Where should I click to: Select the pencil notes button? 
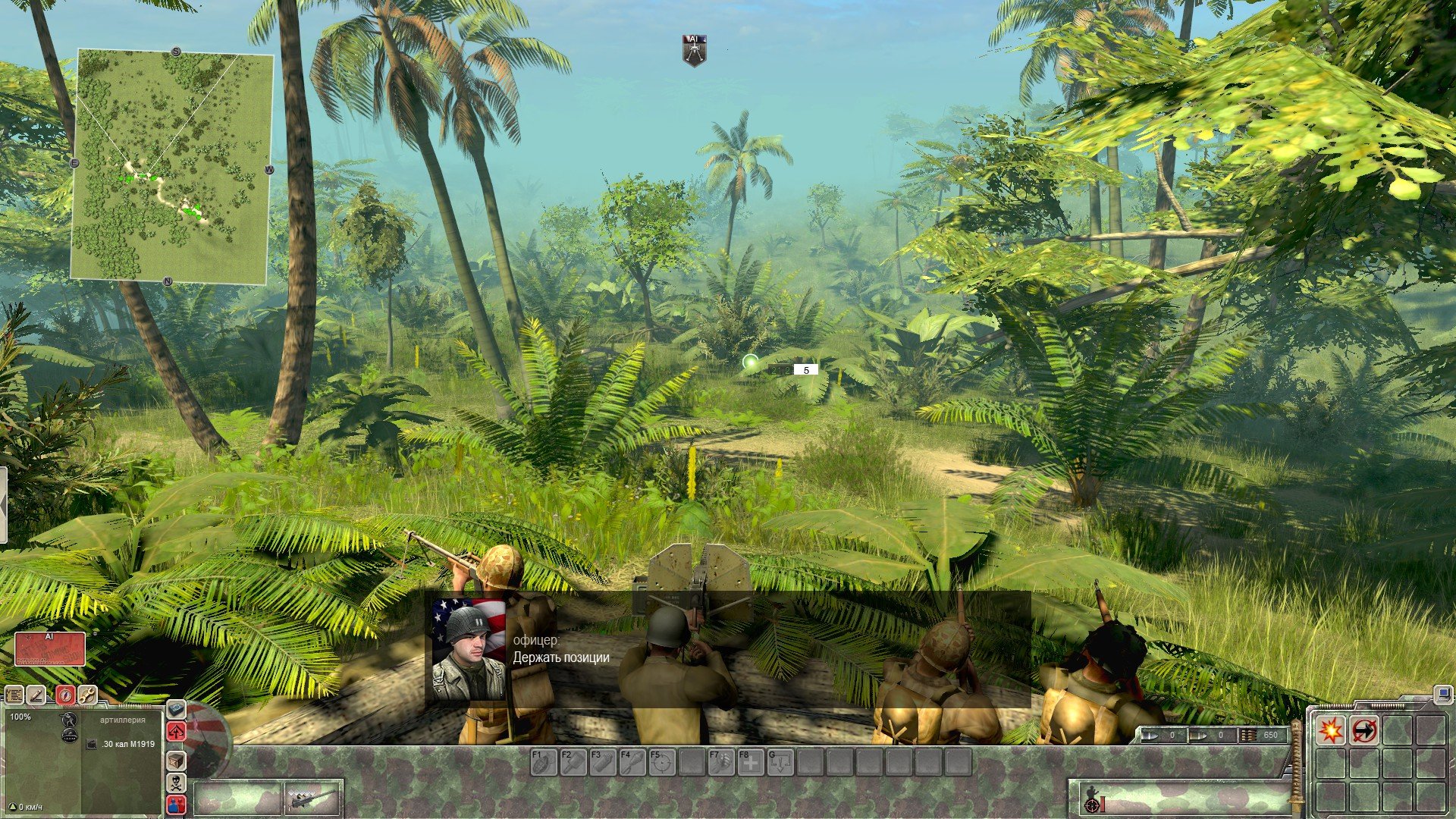click(36, 695)
